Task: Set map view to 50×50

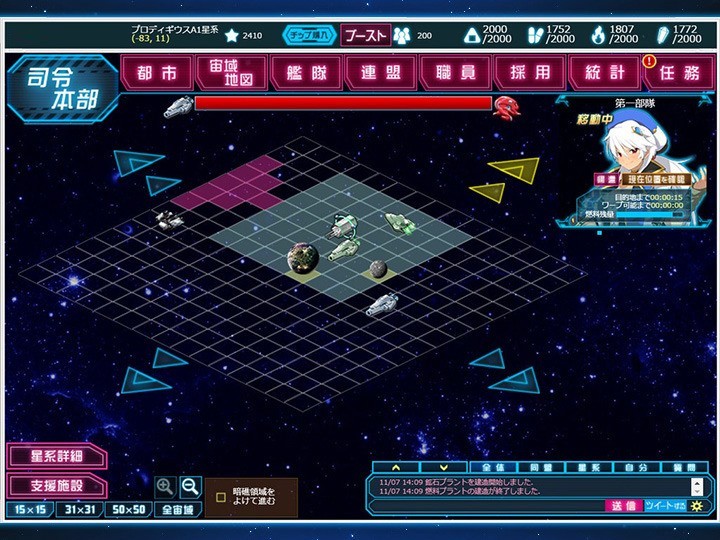Action: click(x=129, y=510)
